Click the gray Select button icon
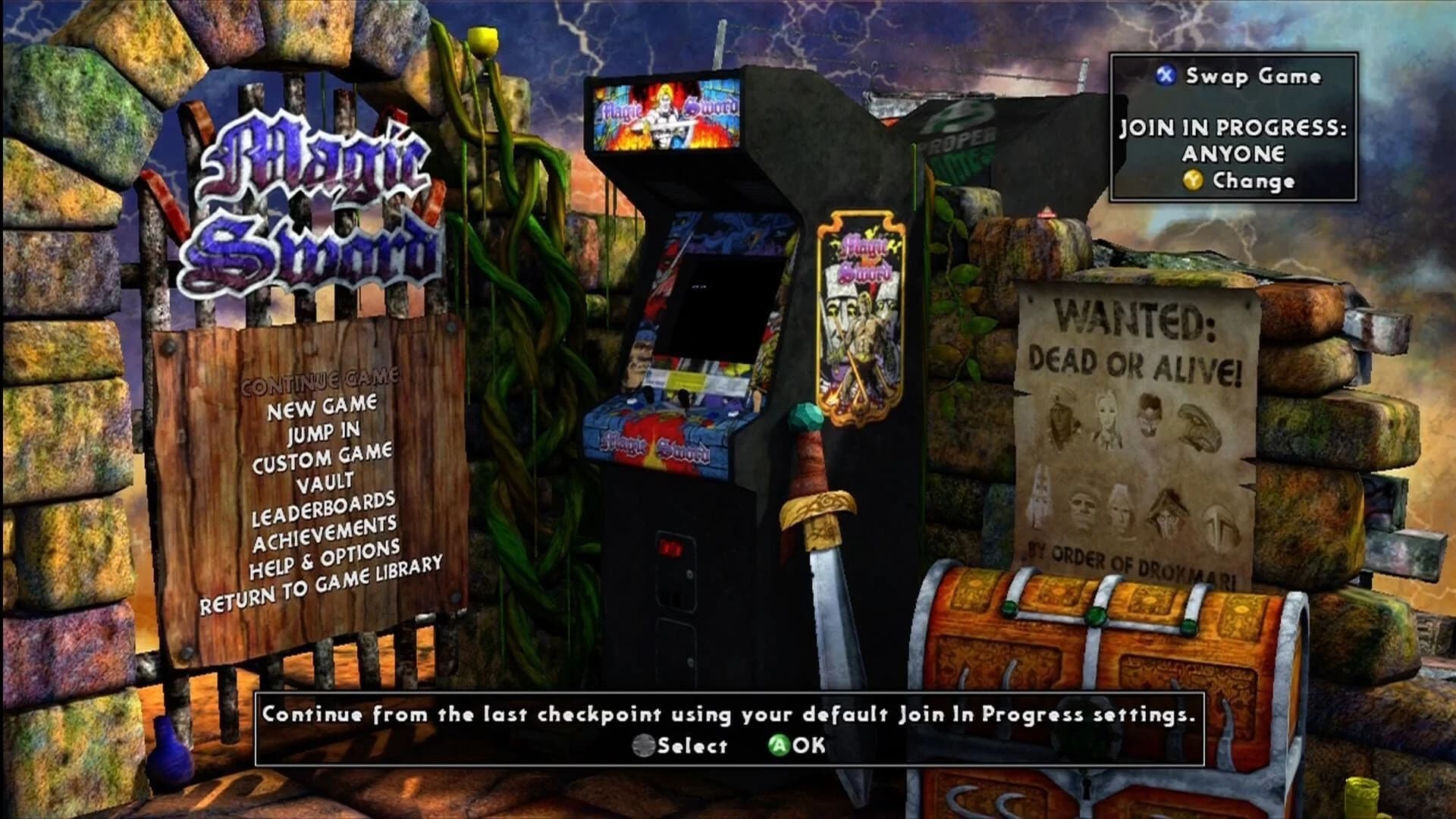 point(643,745)
